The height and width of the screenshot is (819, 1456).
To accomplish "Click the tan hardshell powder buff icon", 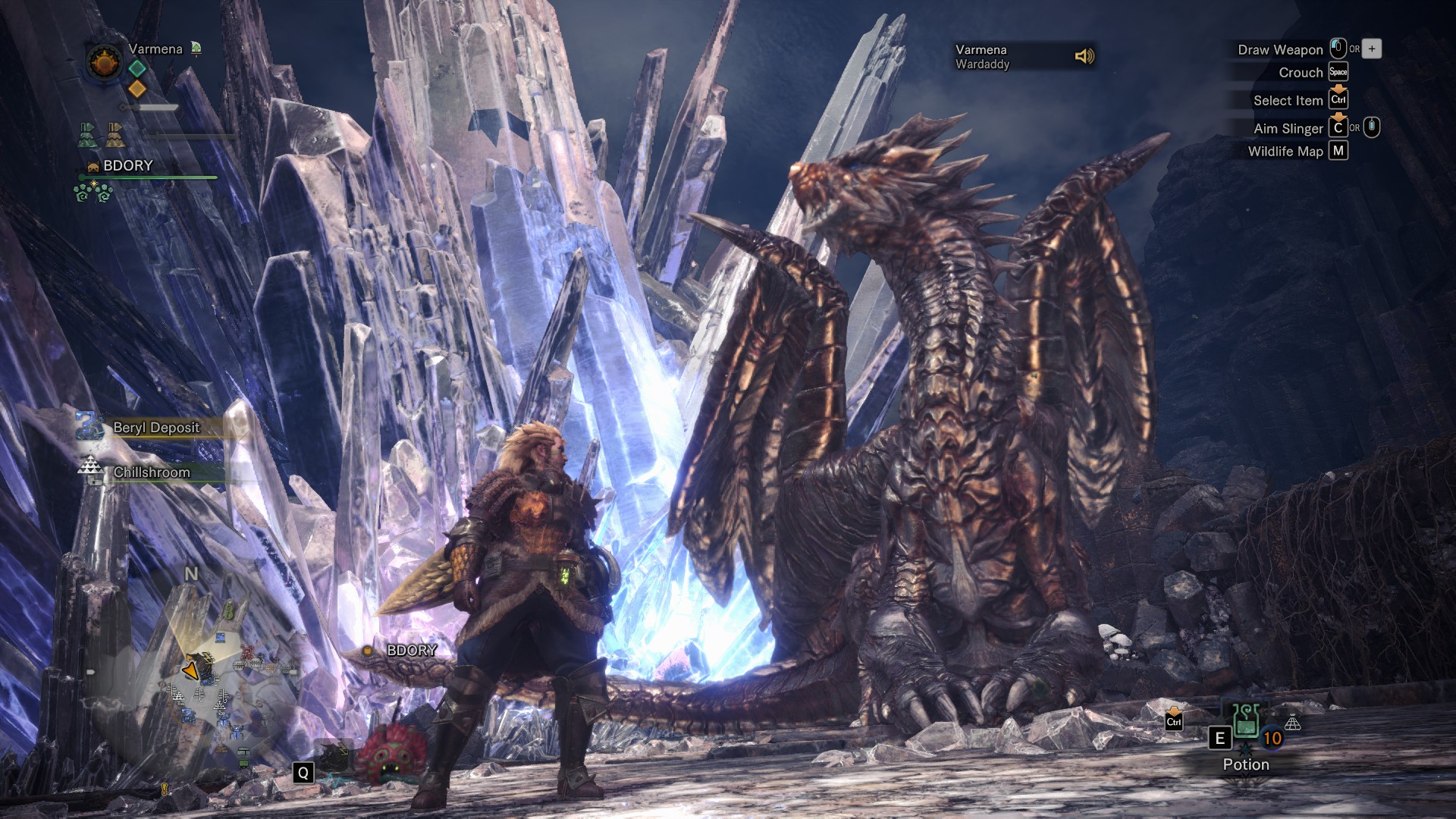I will click(x=115, y=135).
